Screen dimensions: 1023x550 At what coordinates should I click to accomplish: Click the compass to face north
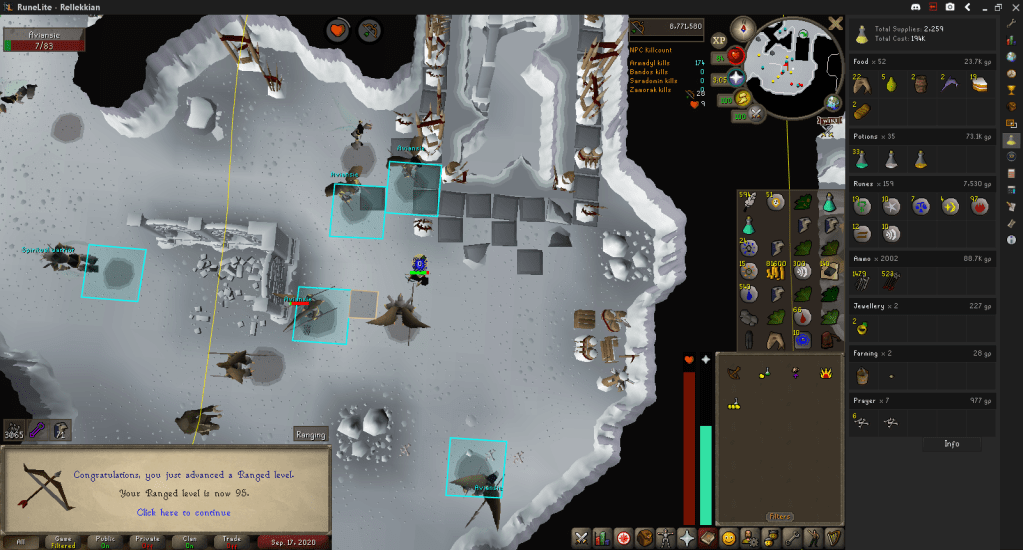[742, 27]
